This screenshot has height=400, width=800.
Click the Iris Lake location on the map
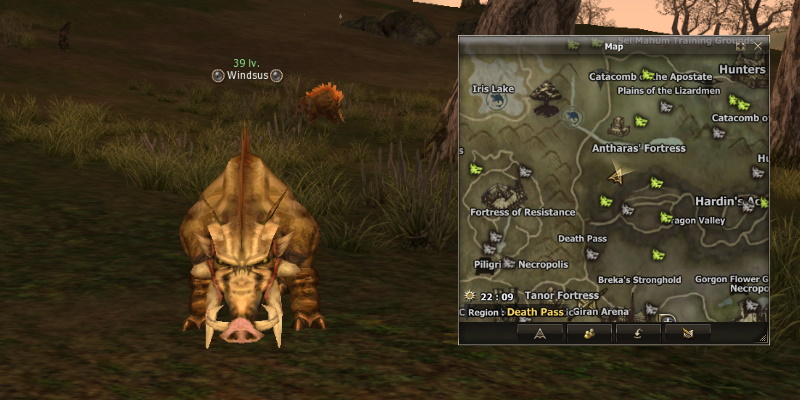(493, 89)
